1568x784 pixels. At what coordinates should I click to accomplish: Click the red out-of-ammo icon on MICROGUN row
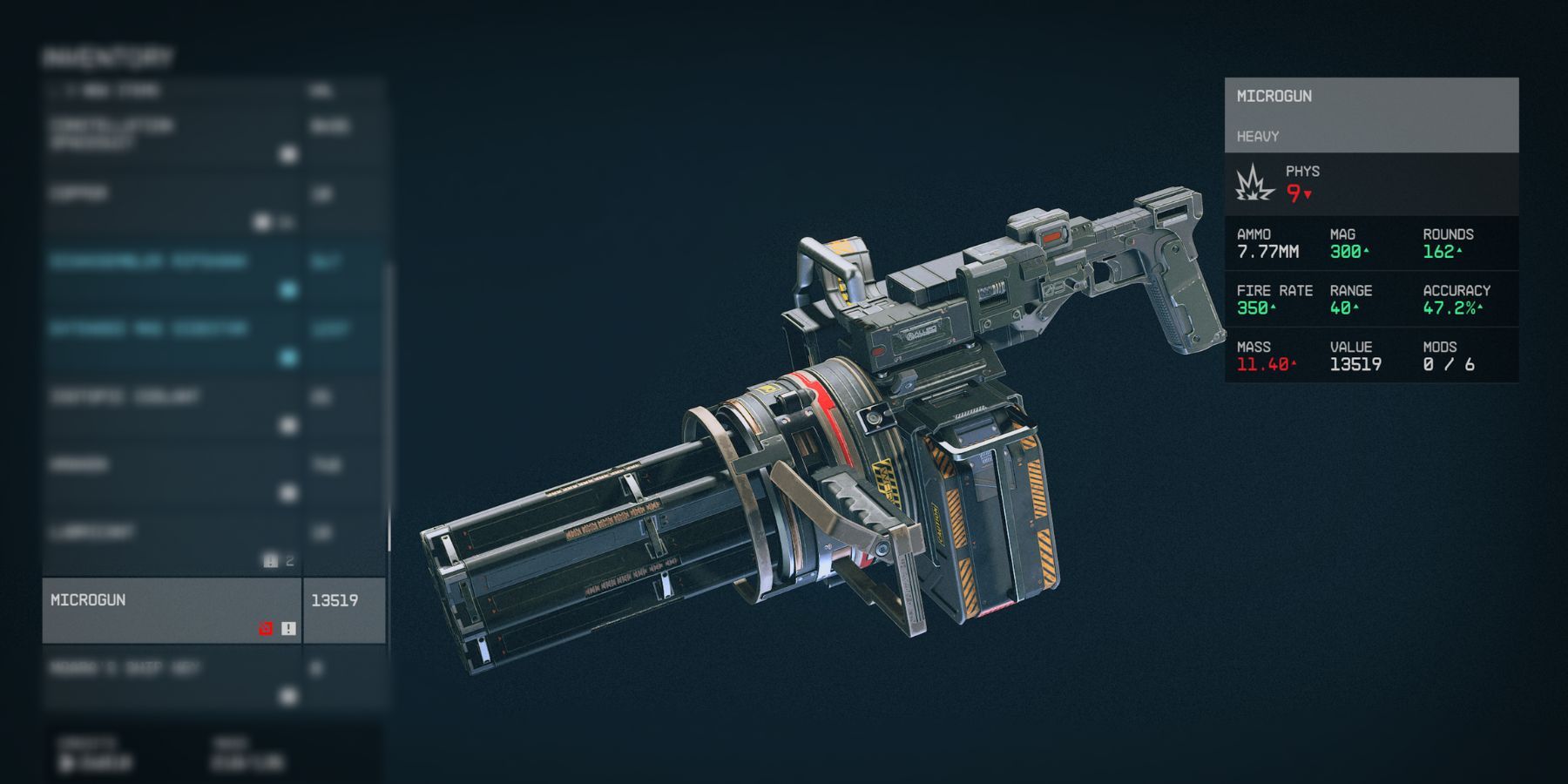[266, 628]
